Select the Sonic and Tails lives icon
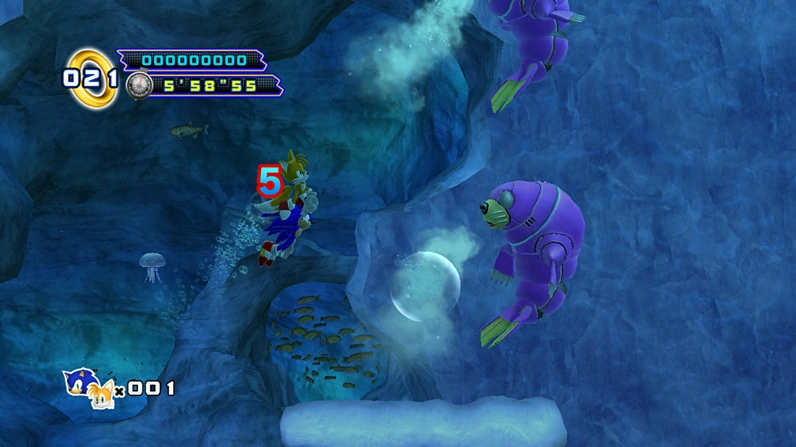The height and width of the screenshot is (447, 796). coord(89,388)
